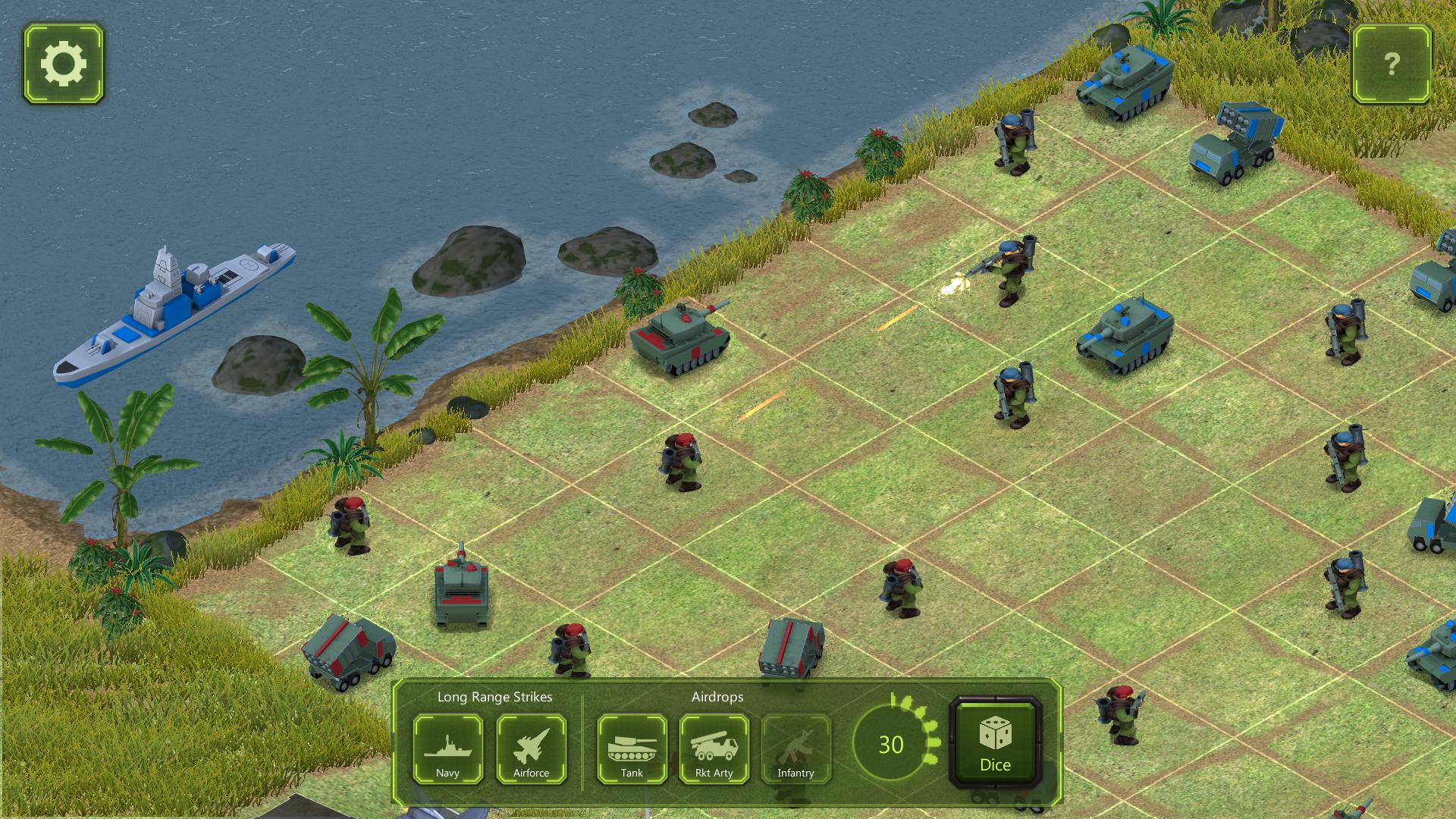Choose the Tank airdrop icon
The image size is (1456, 819).
tap(631, 750)
